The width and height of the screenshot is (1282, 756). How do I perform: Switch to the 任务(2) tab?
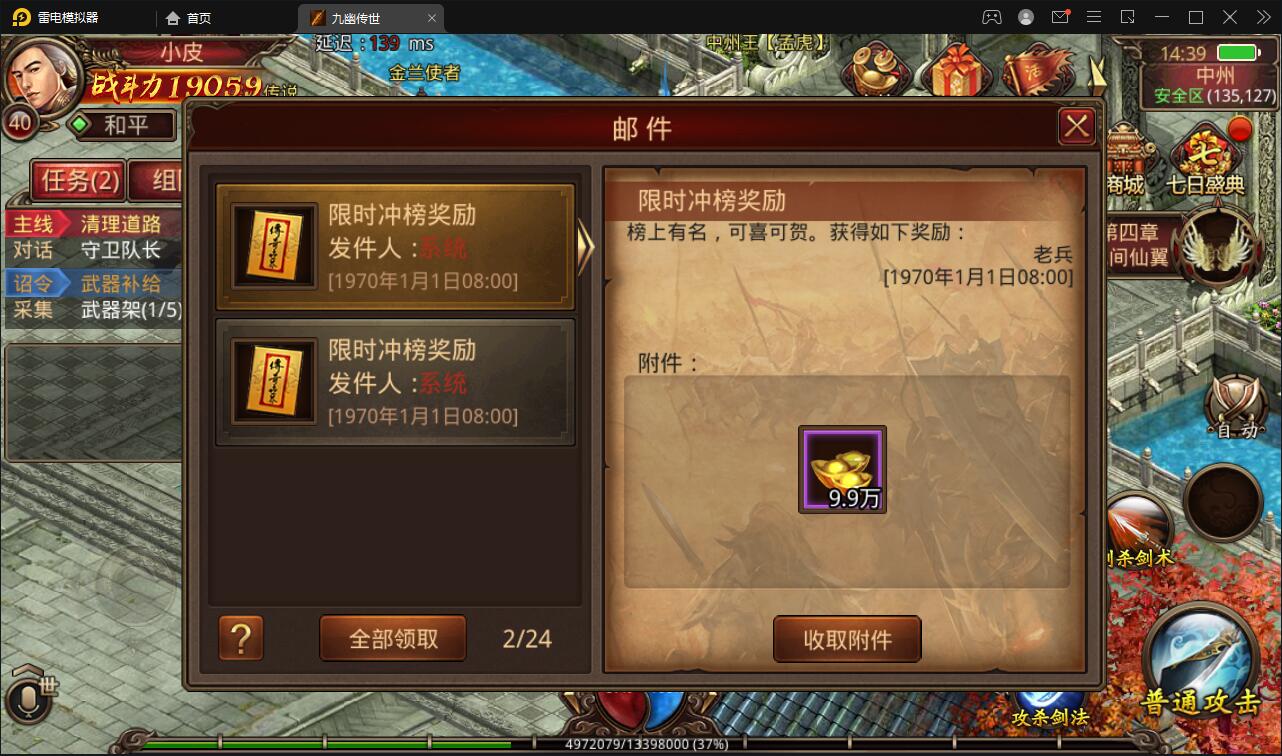pos(80,181)
